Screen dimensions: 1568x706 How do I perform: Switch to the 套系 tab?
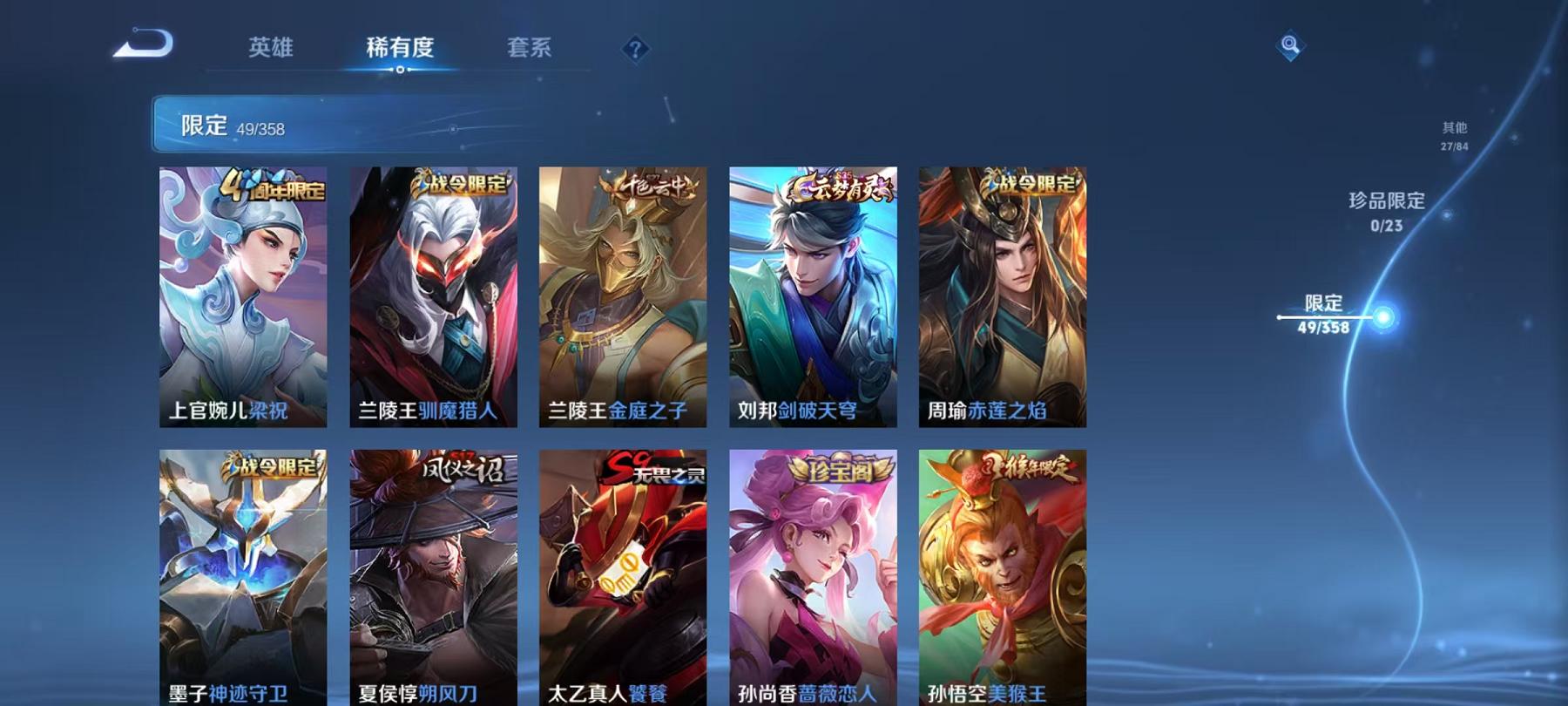point(531,49)
